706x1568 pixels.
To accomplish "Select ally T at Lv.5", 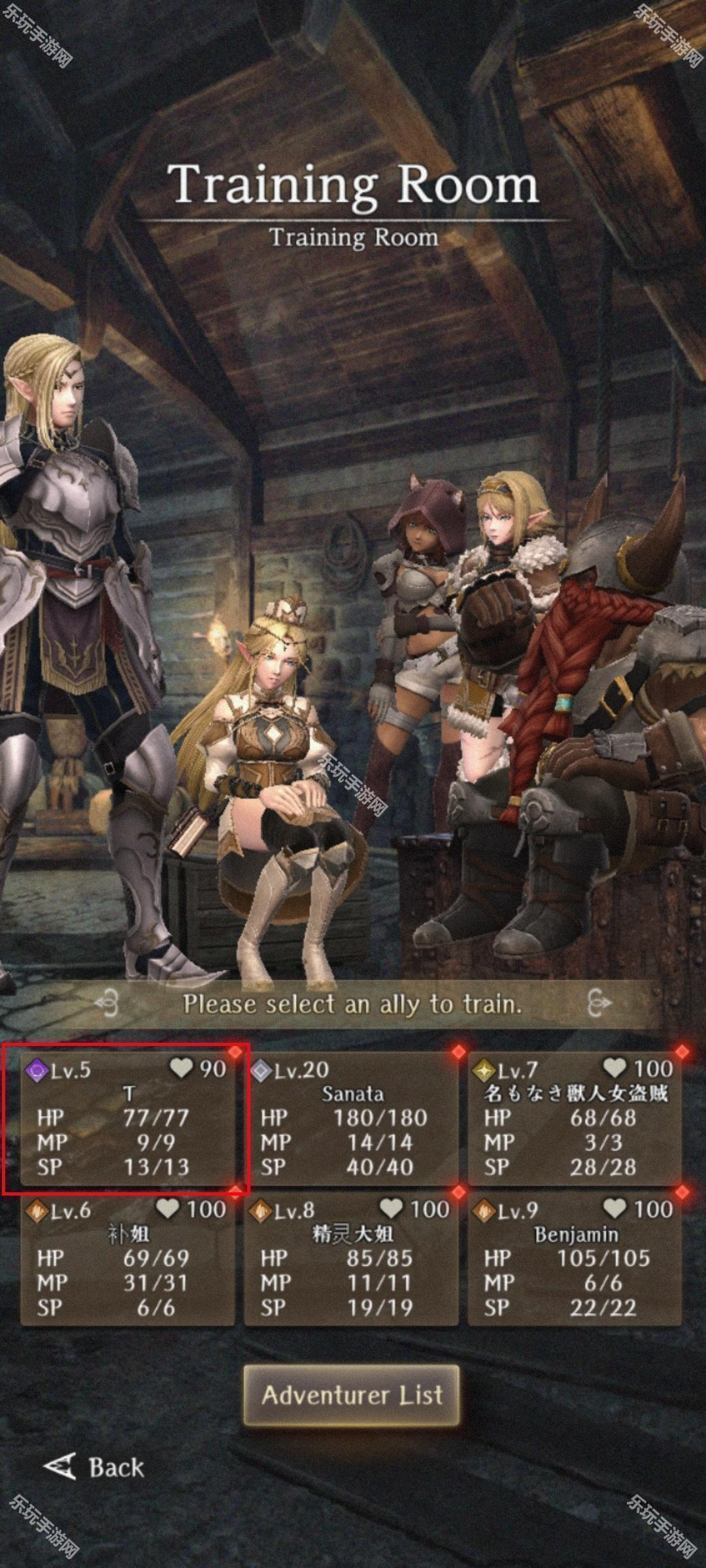I will [127, 1119].
